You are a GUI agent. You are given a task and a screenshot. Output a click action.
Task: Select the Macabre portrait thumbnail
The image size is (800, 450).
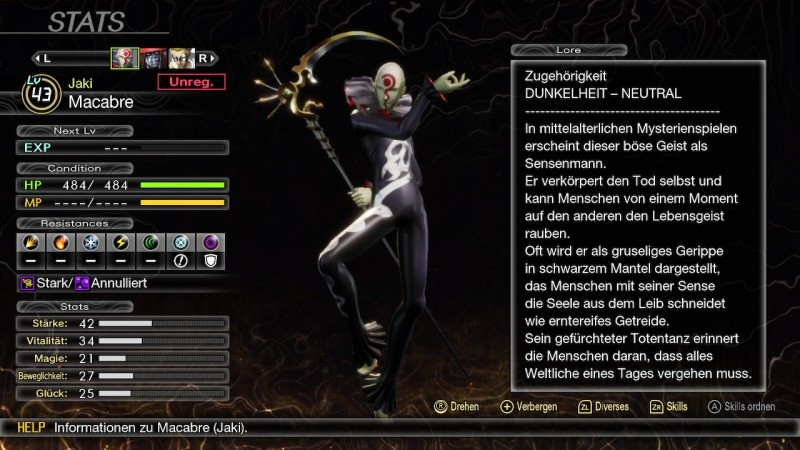125,58
